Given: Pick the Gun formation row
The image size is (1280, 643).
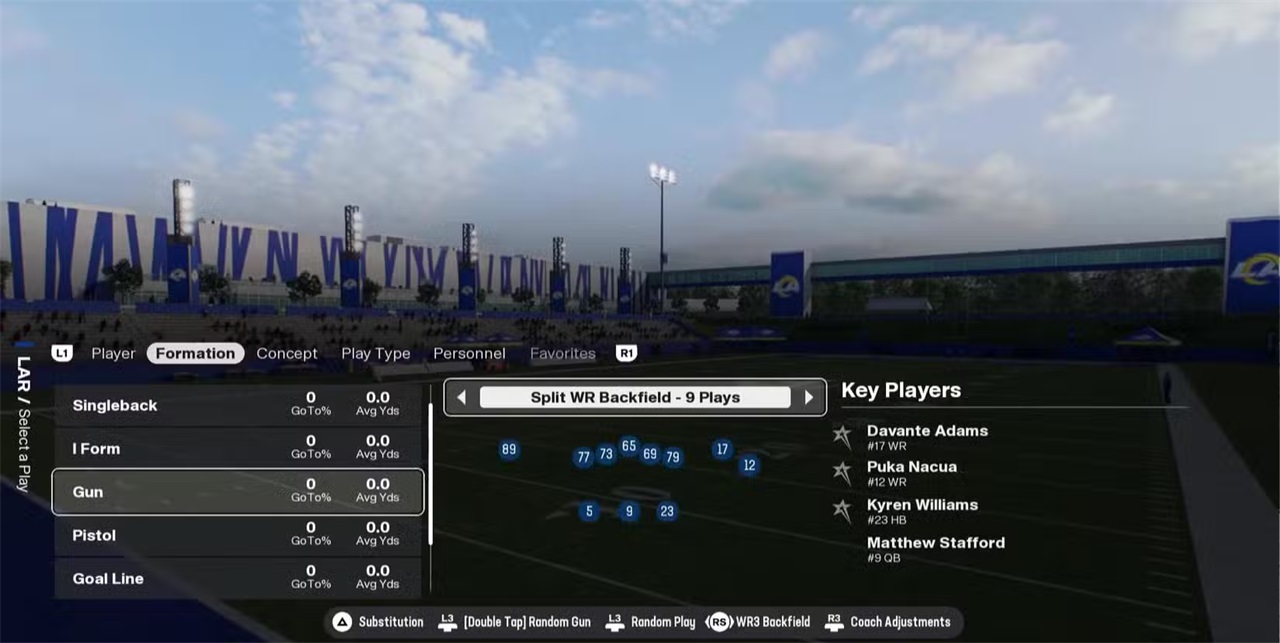Looking at the screenshot, I should tap(238, 492).
